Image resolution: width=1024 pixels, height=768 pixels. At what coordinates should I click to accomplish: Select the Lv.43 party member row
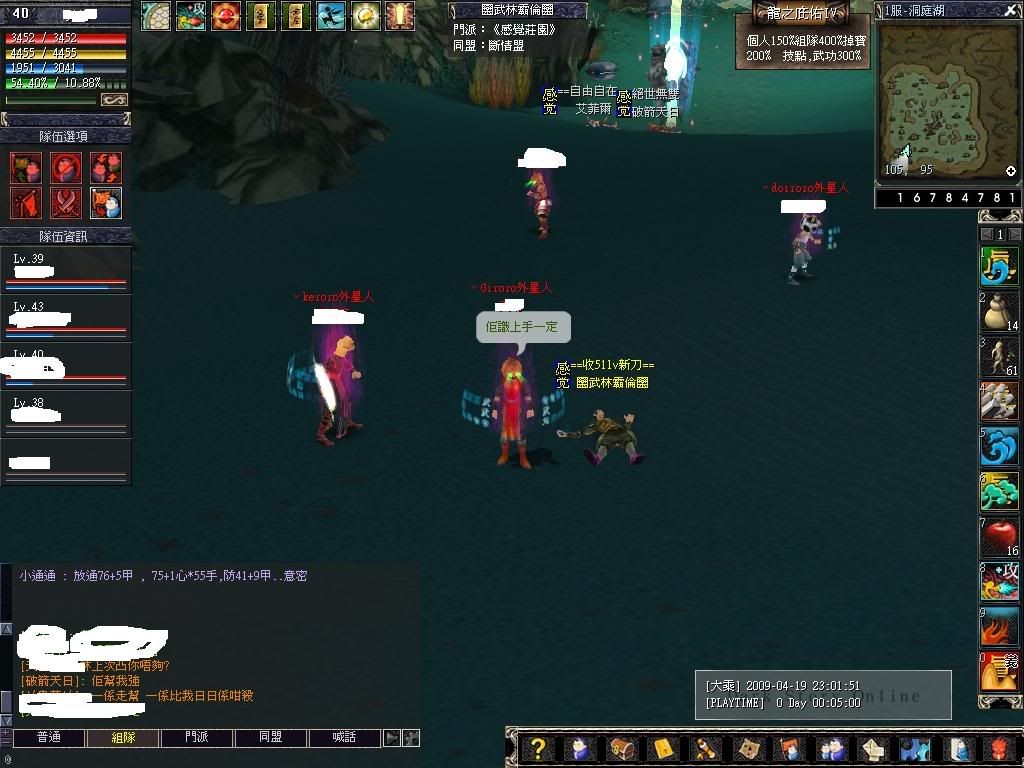pos(66,318)
